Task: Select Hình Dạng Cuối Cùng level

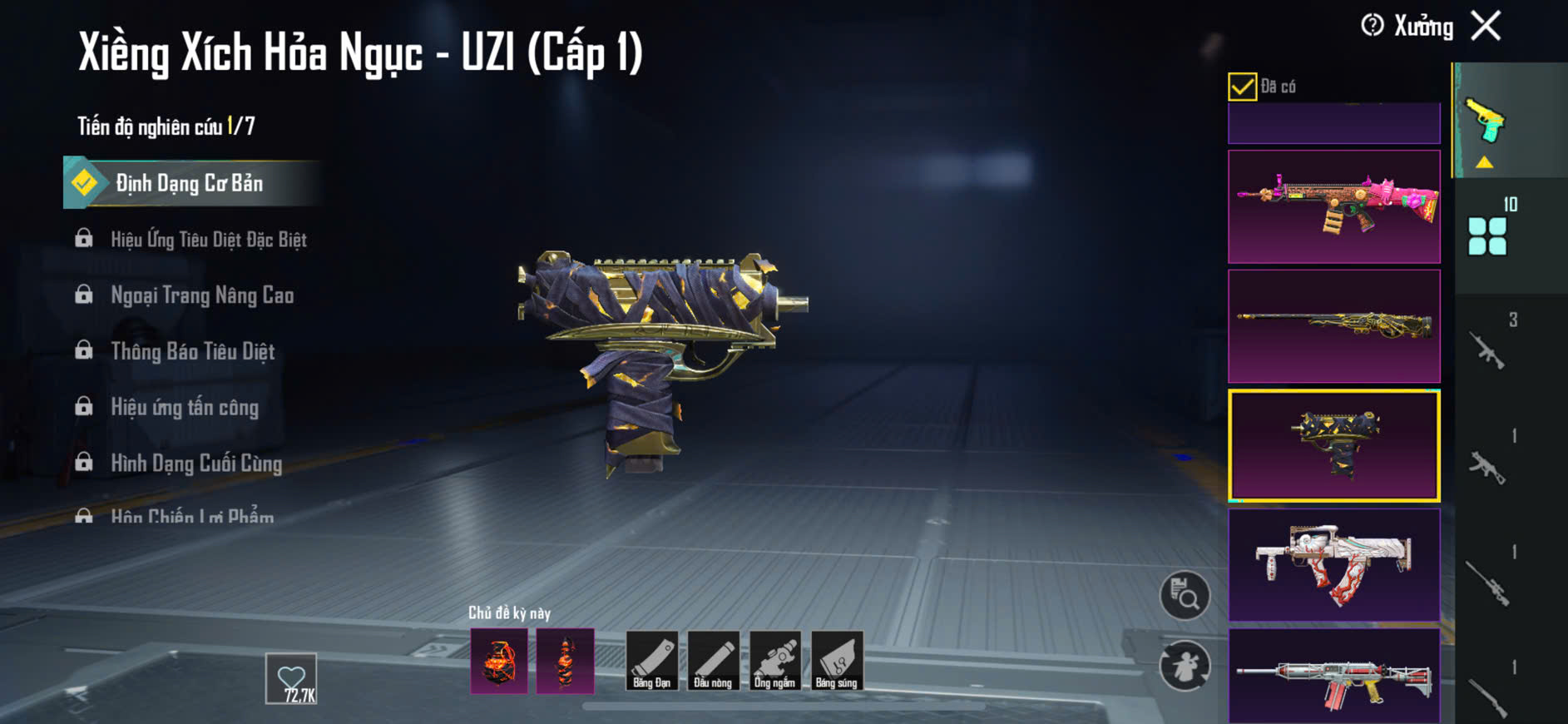Action: 196,463
